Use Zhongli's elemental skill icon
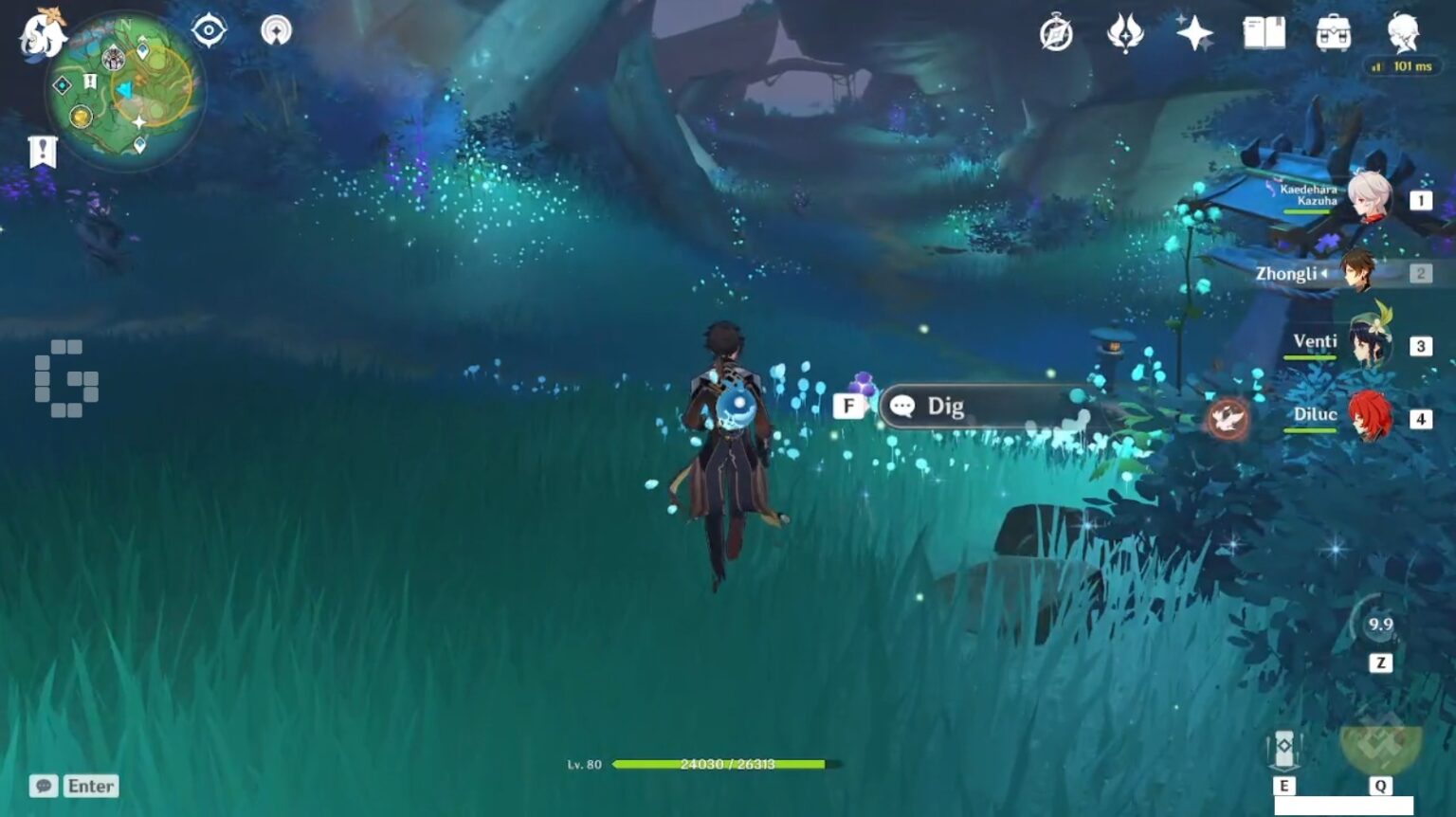Screen dimensions: 1456x817 click(1284, 750)
